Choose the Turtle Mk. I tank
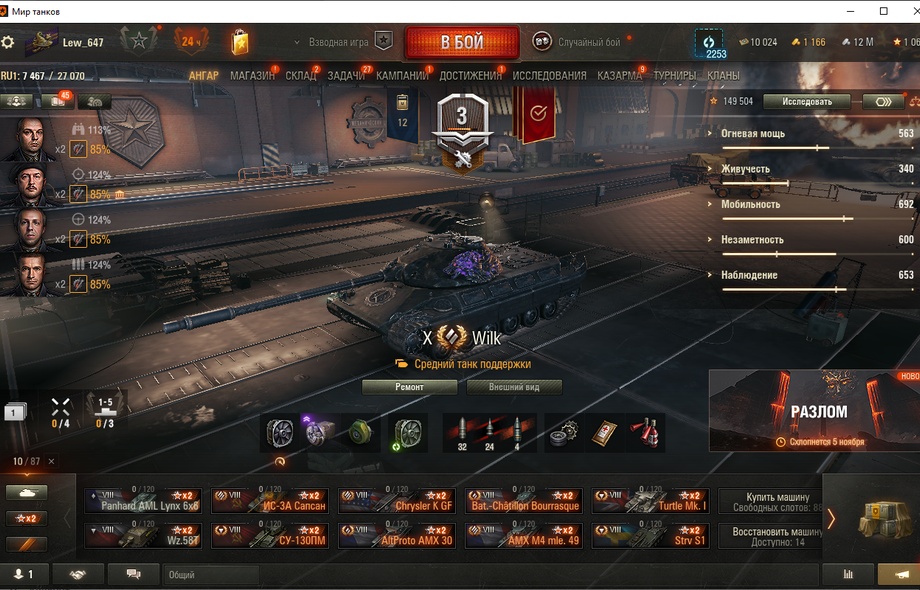Viewport: 920px width, 590px height. 651,501
